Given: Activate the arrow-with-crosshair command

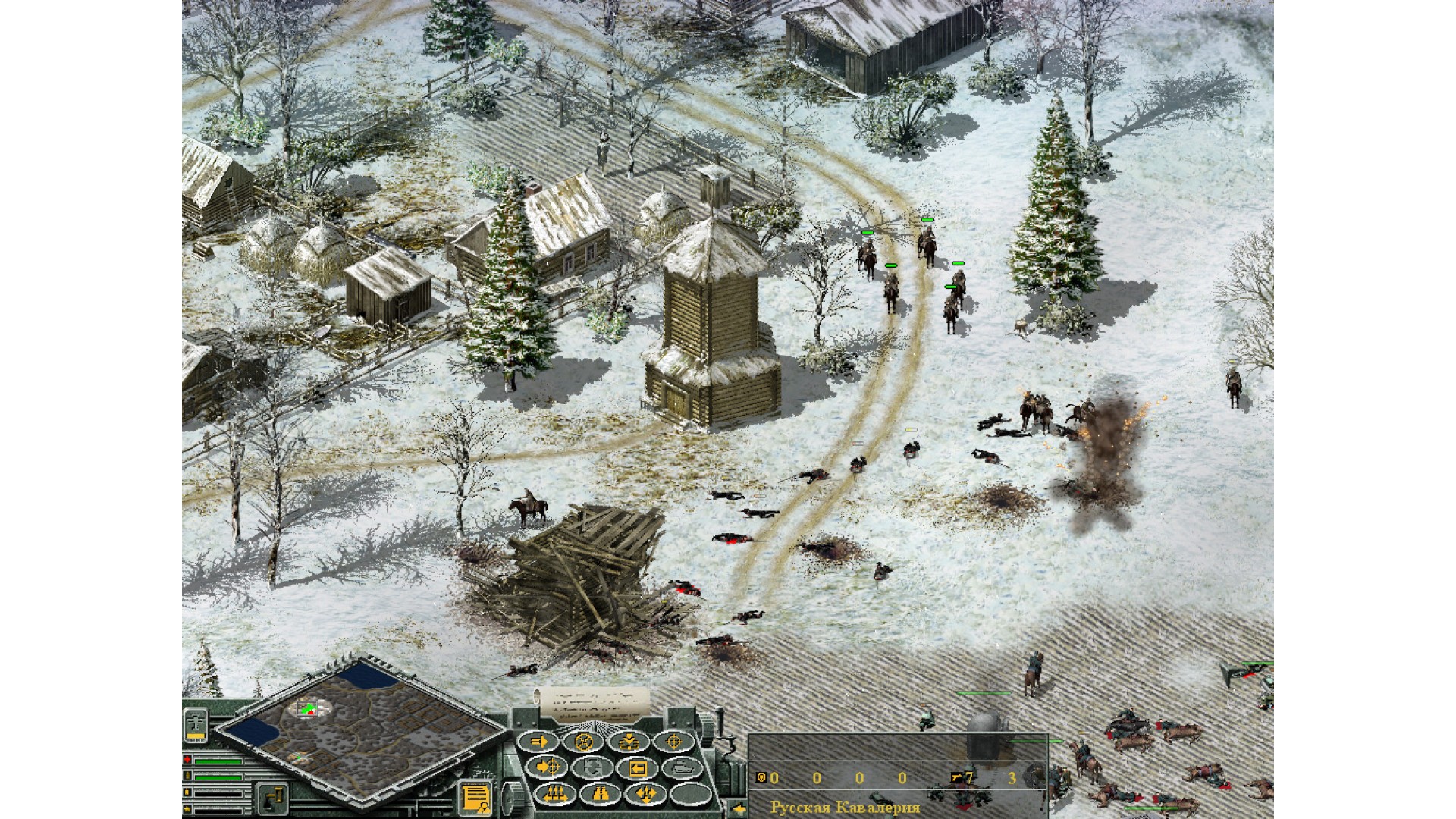Looking at the screenshot, I should click(548, 768).
